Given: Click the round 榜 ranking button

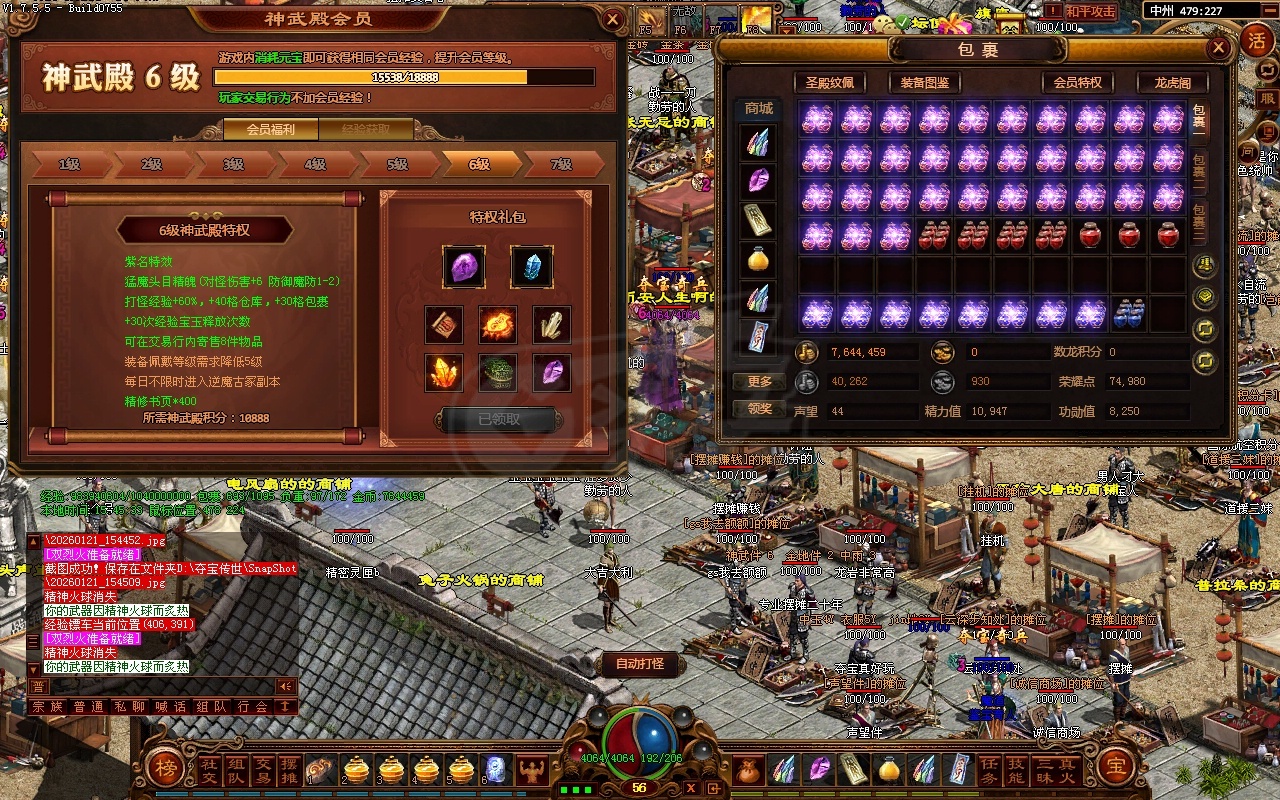Looking at the screenshot, I should coord(165,767).
